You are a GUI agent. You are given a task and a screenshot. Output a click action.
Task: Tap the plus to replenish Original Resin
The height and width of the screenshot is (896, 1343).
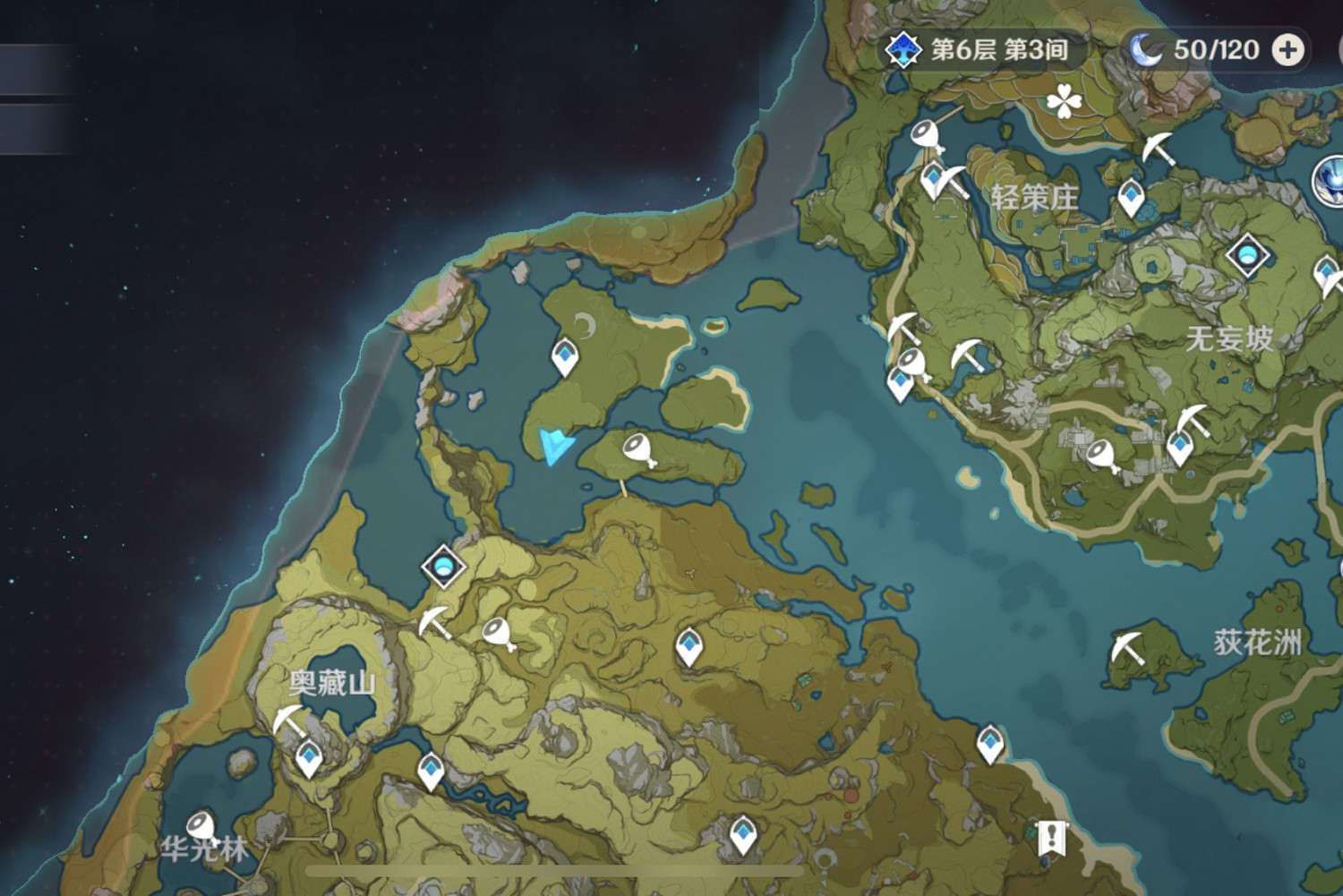(x=1289, y=50)
